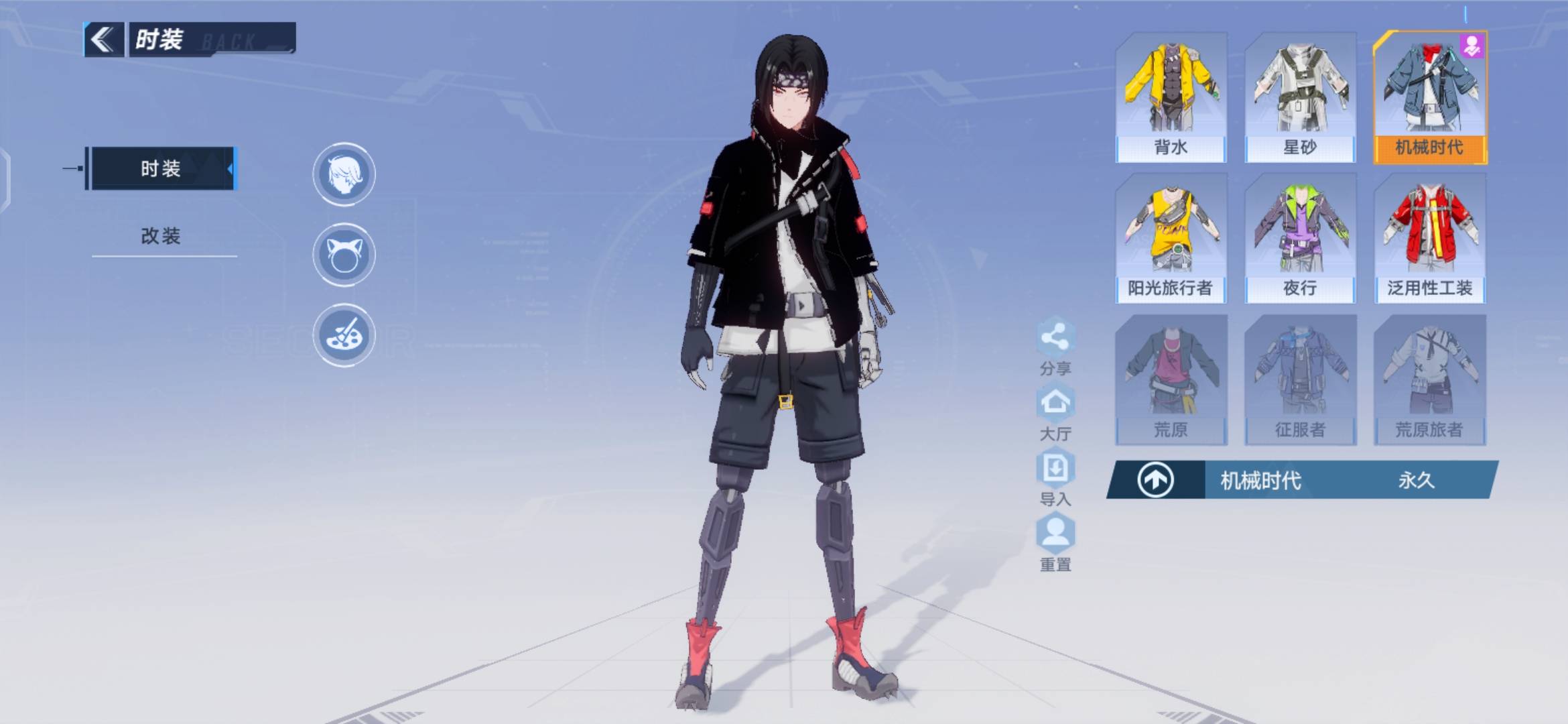This screenshot has height=724, width=1568.
Task: Go back using the arrow button
Action: point(103,40)
